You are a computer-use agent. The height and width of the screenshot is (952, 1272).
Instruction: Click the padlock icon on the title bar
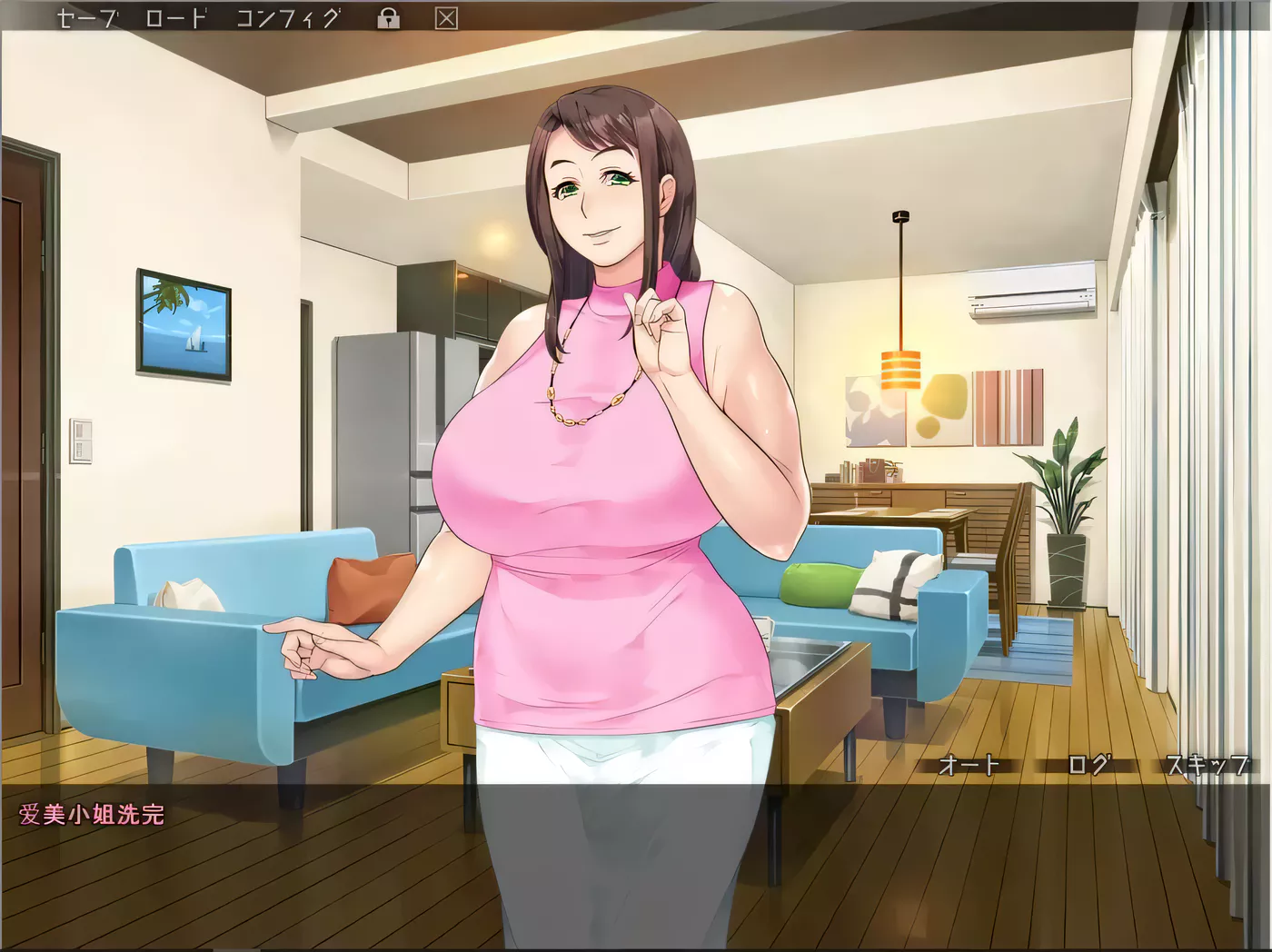[x=390, y=15]
